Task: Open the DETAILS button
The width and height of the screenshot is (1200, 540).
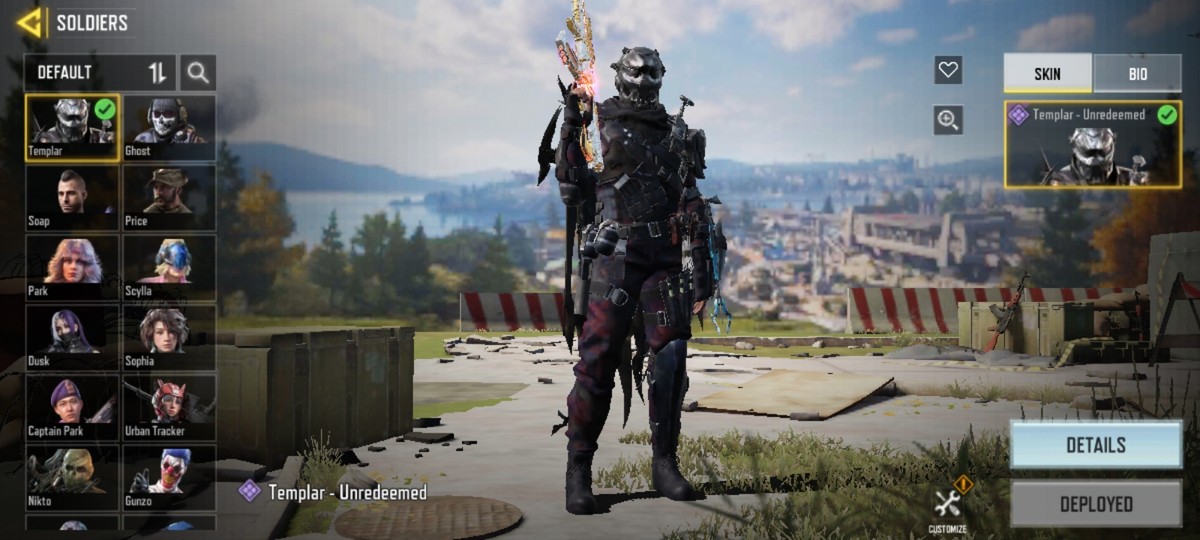Action: pyautogui.click(x=1095, y=445)
